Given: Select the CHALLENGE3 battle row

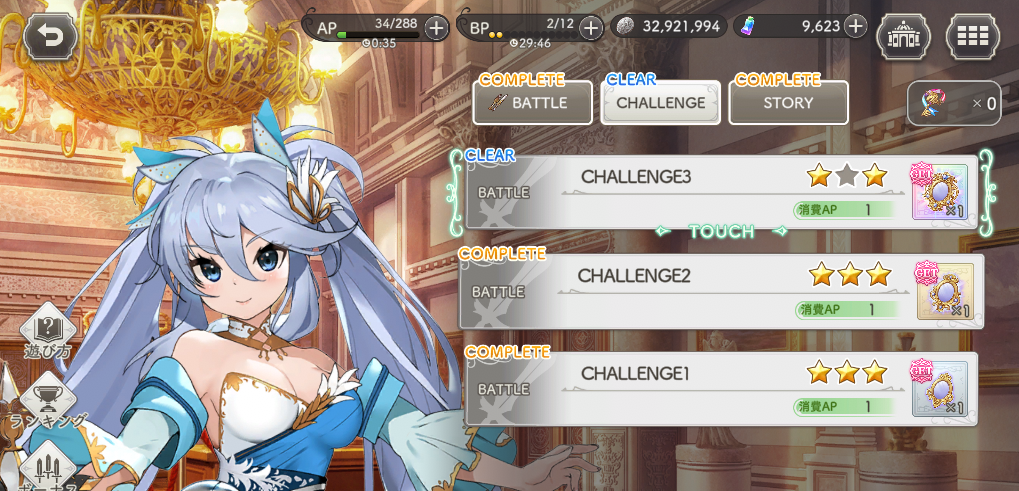Looking at the screenshot, I should pos(680,192).
